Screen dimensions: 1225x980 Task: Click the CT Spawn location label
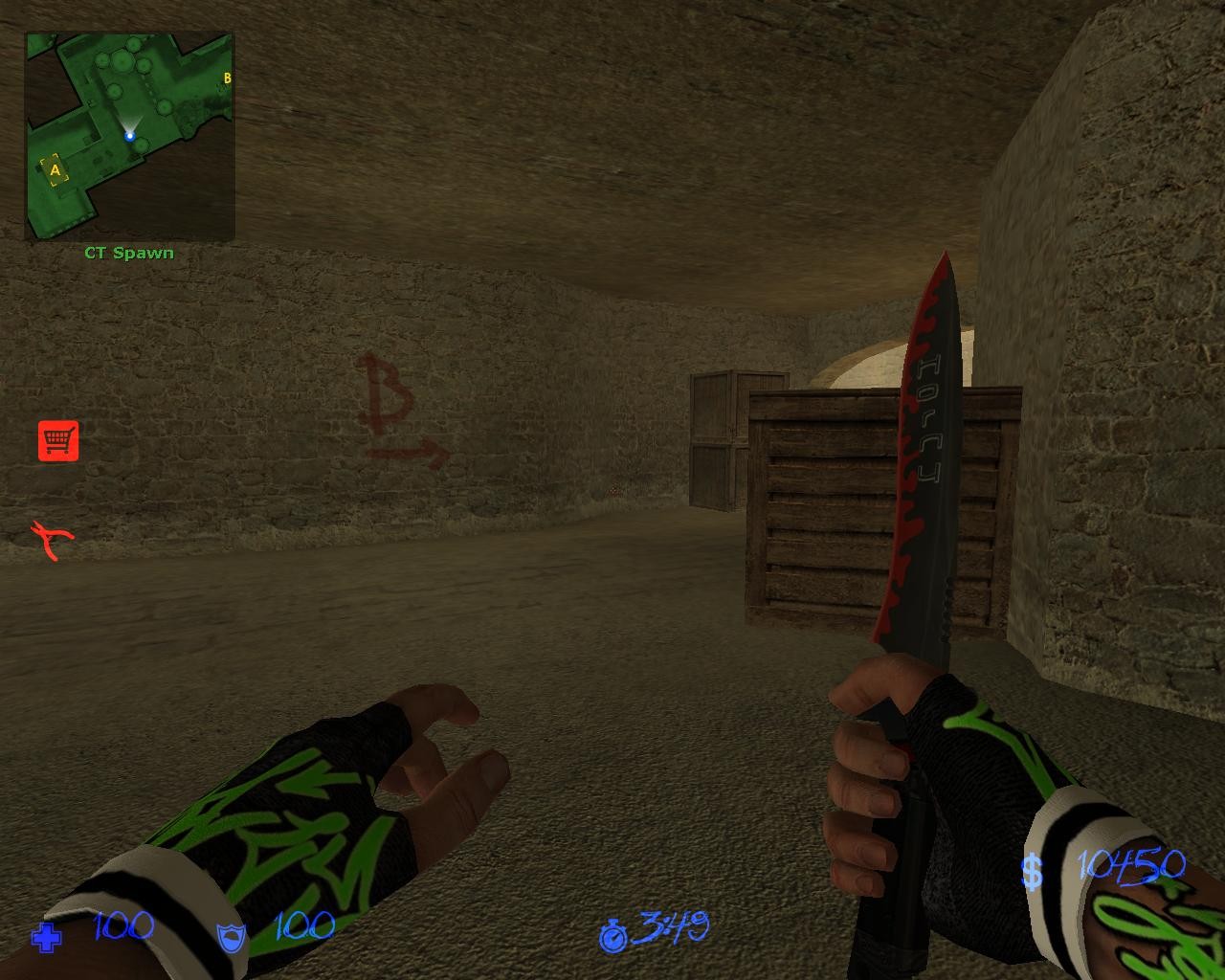128,253
